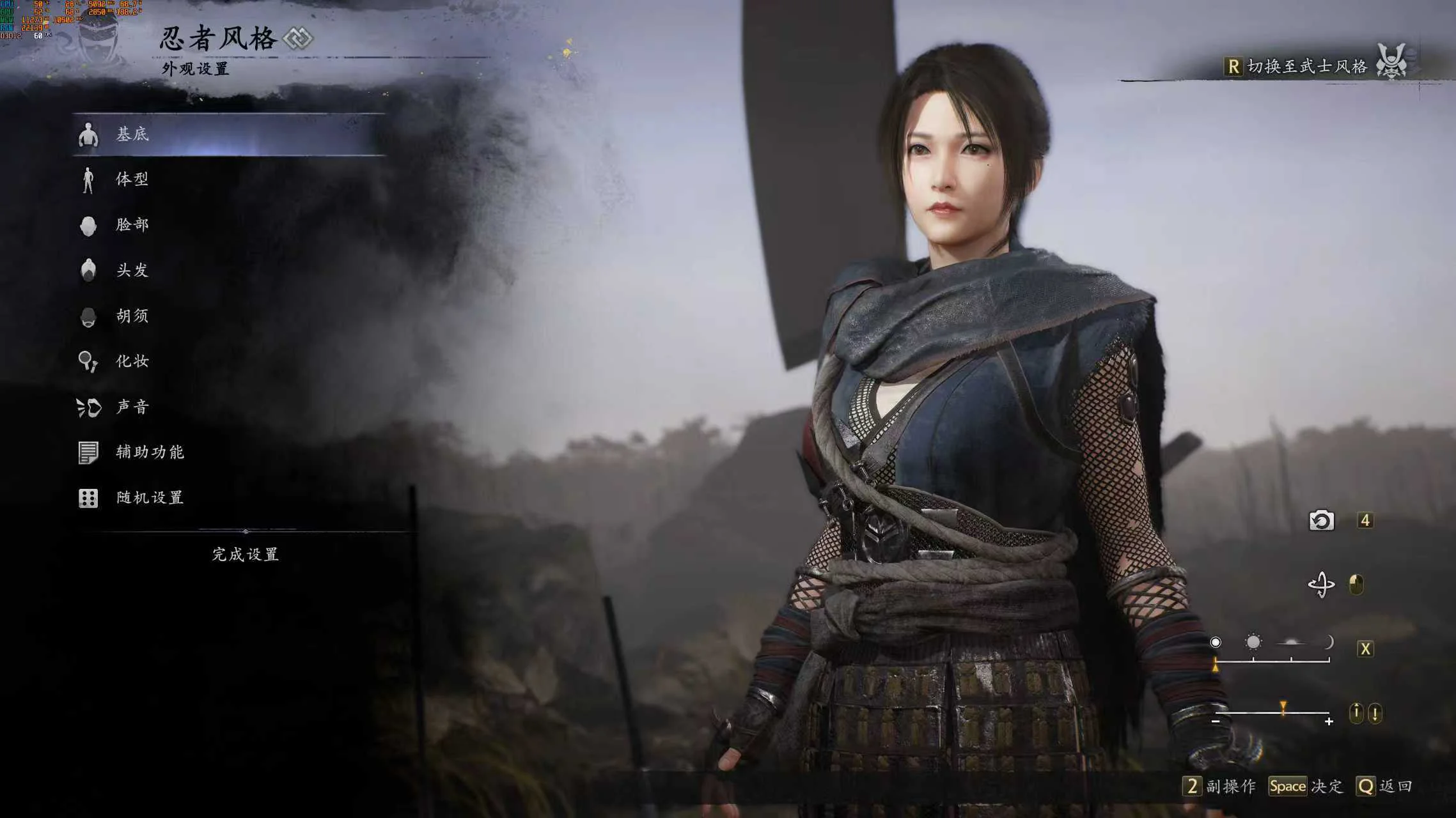Open 辅助功能 auxiliary functions
Image resolution: width=1456 pixels, height=818 pixels.
pos(150,452)
